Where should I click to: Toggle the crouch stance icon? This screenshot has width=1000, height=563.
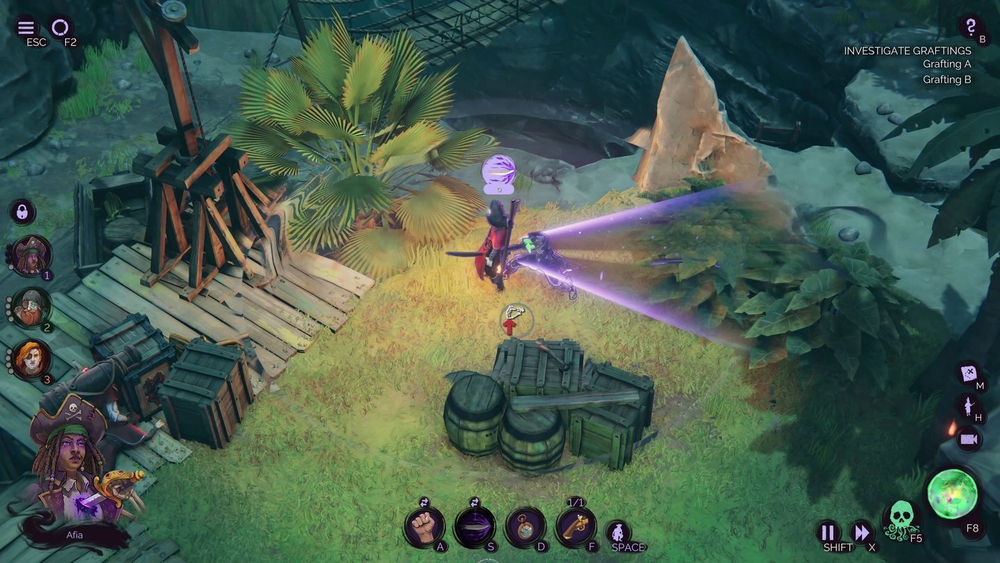tap(619, 531)
